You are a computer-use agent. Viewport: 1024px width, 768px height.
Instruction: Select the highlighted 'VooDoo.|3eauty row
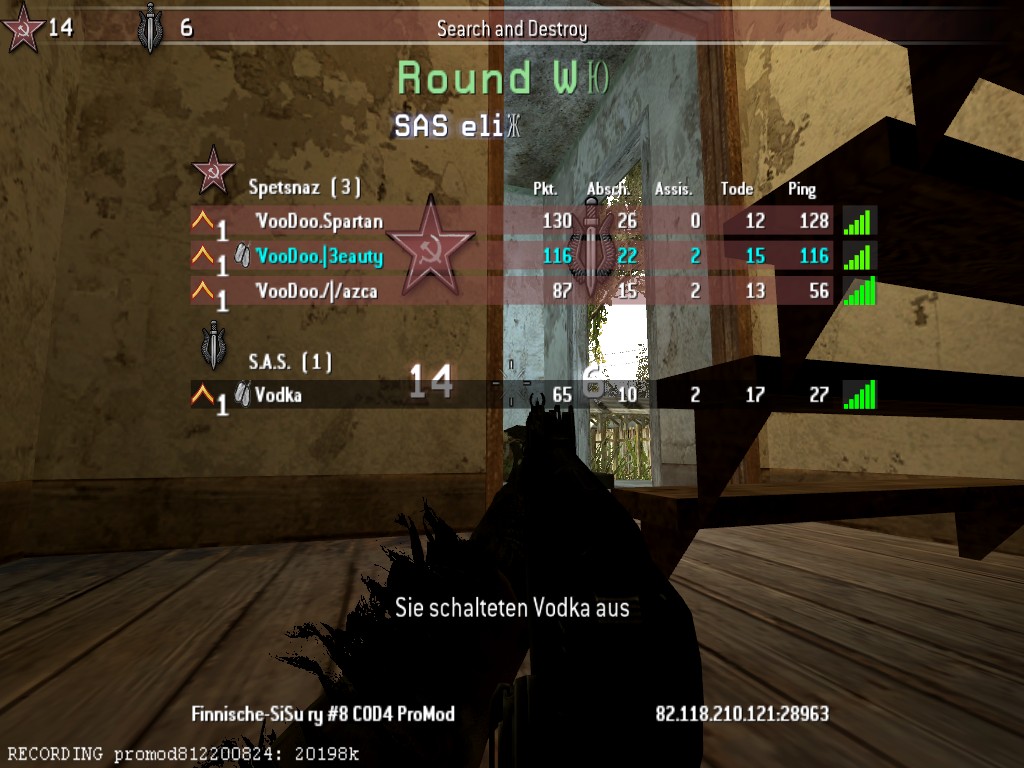319,257
